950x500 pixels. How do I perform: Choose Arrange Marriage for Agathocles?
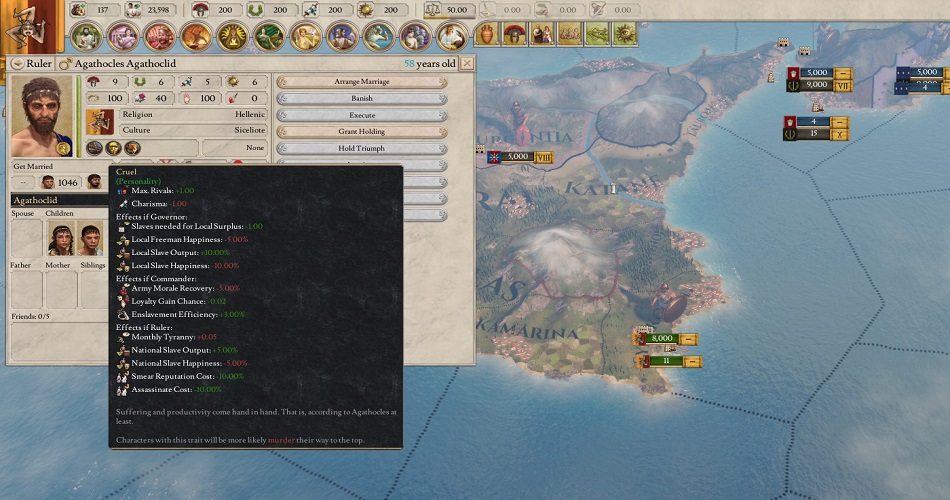pos(361,82)
